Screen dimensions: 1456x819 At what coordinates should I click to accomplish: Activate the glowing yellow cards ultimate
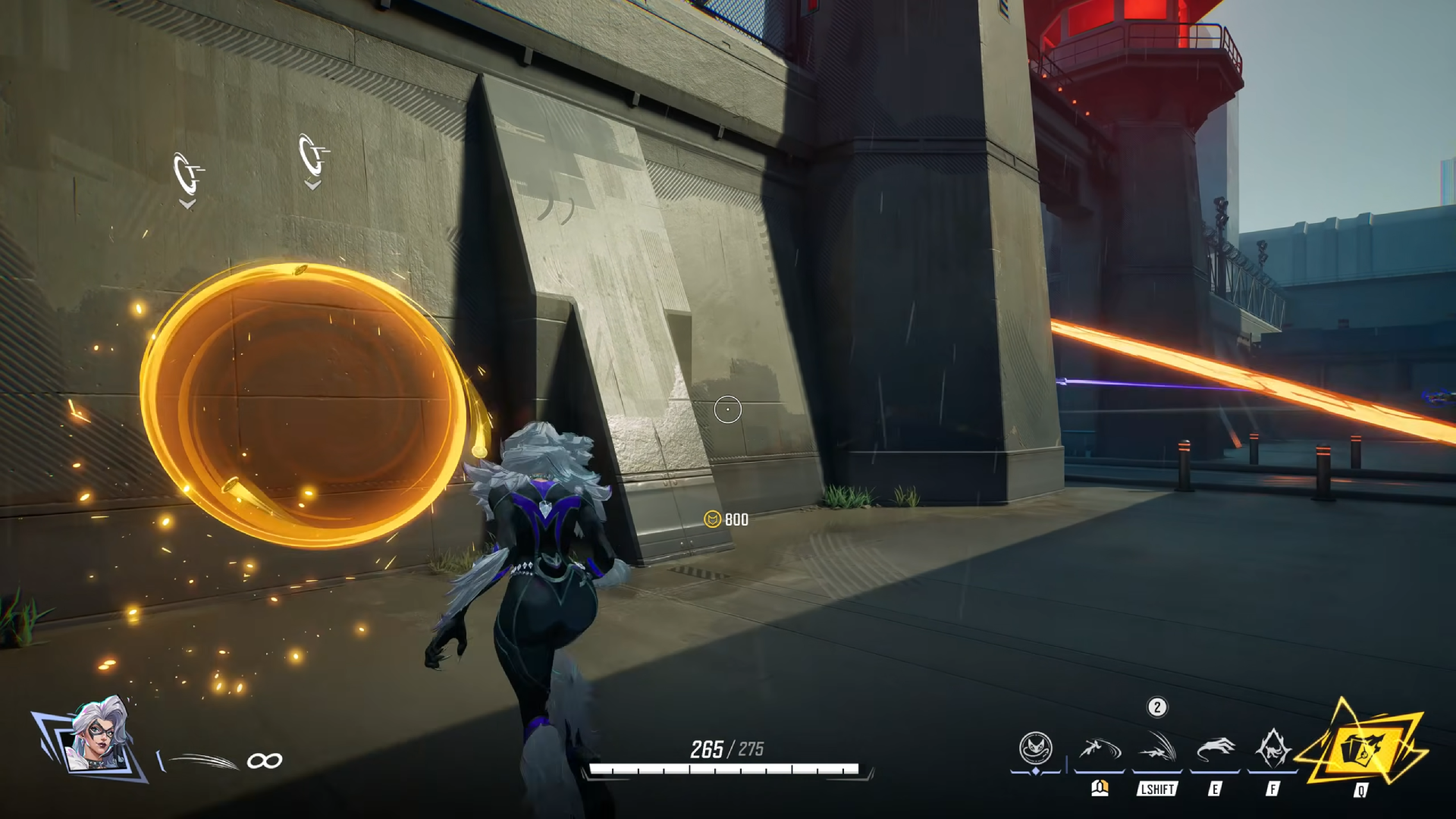[1362, 748]
